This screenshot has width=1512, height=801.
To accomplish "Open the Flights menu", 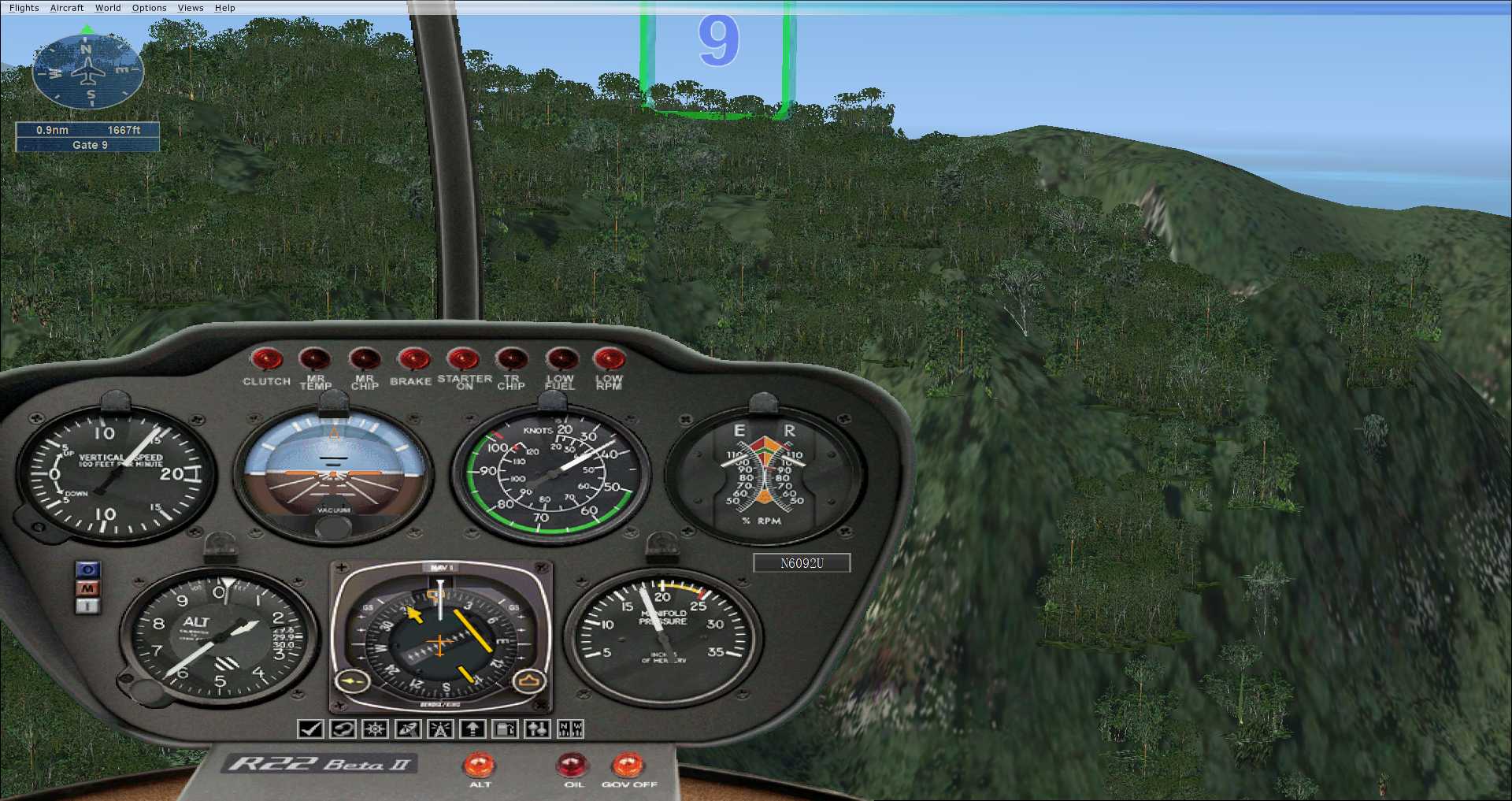I will 24,8.
